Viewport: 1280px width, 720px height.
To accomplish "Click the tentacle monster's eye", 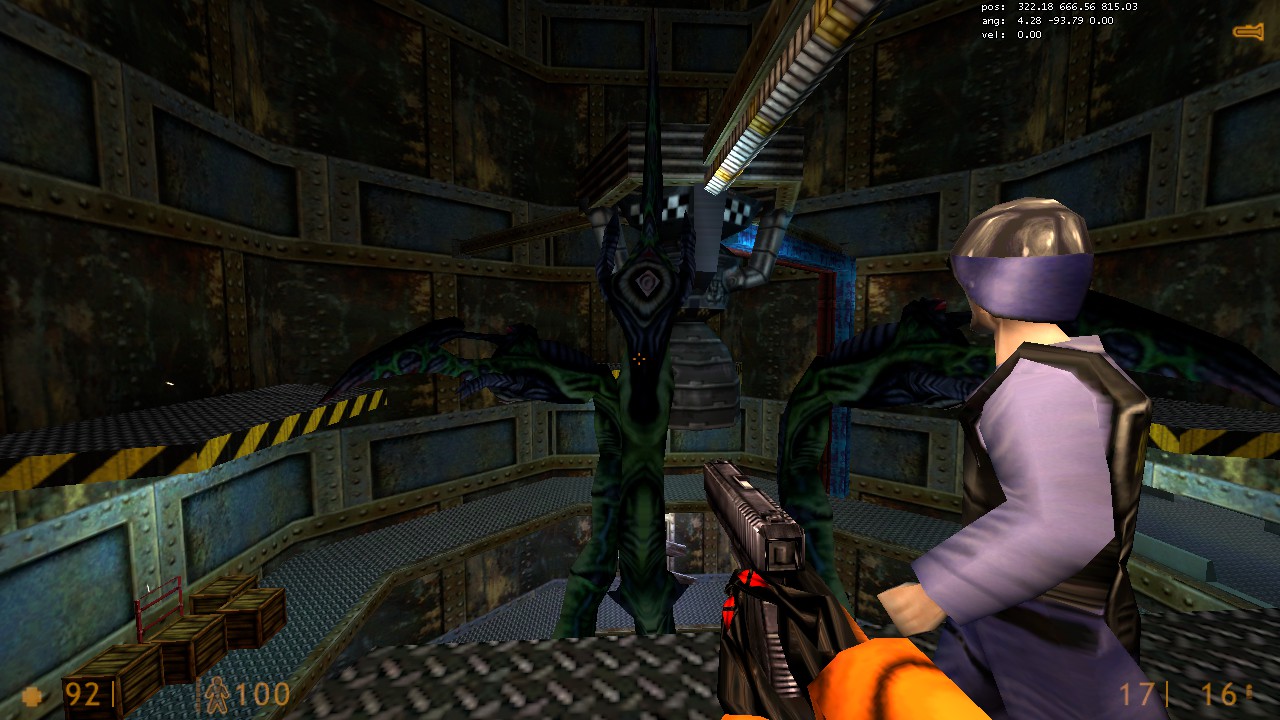I will point(645,283).
